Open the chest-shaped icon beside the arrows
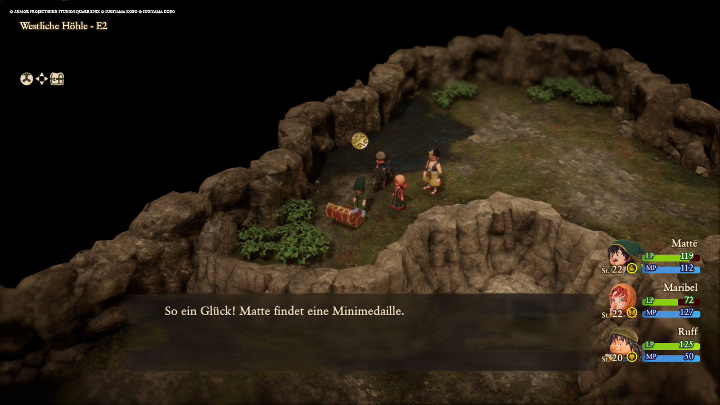Screen dimensions: 720x405 (x=58, y=79)
